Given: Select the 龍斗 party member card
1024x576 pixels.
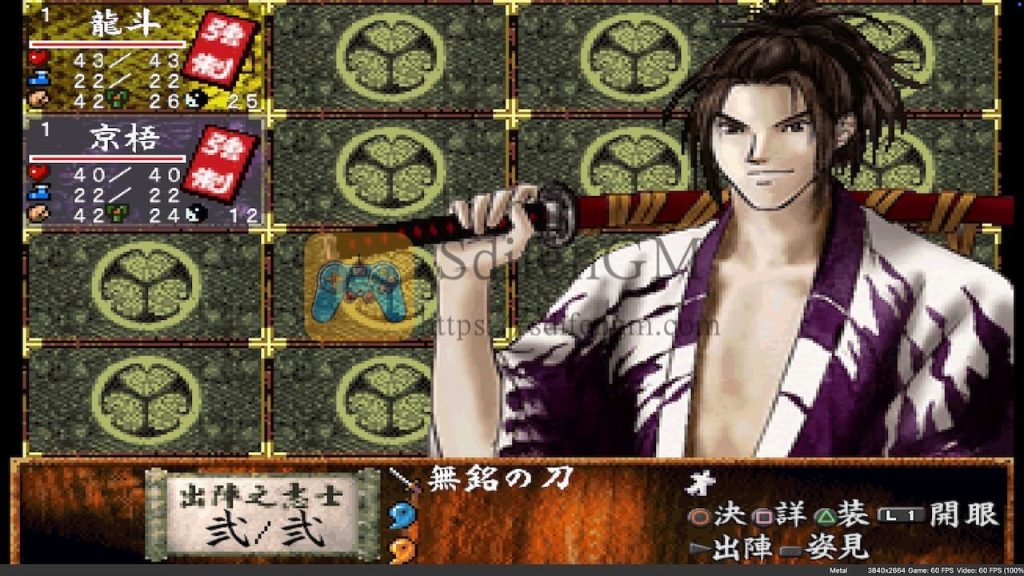Looking at the screenshot, I should coord(144,58).
